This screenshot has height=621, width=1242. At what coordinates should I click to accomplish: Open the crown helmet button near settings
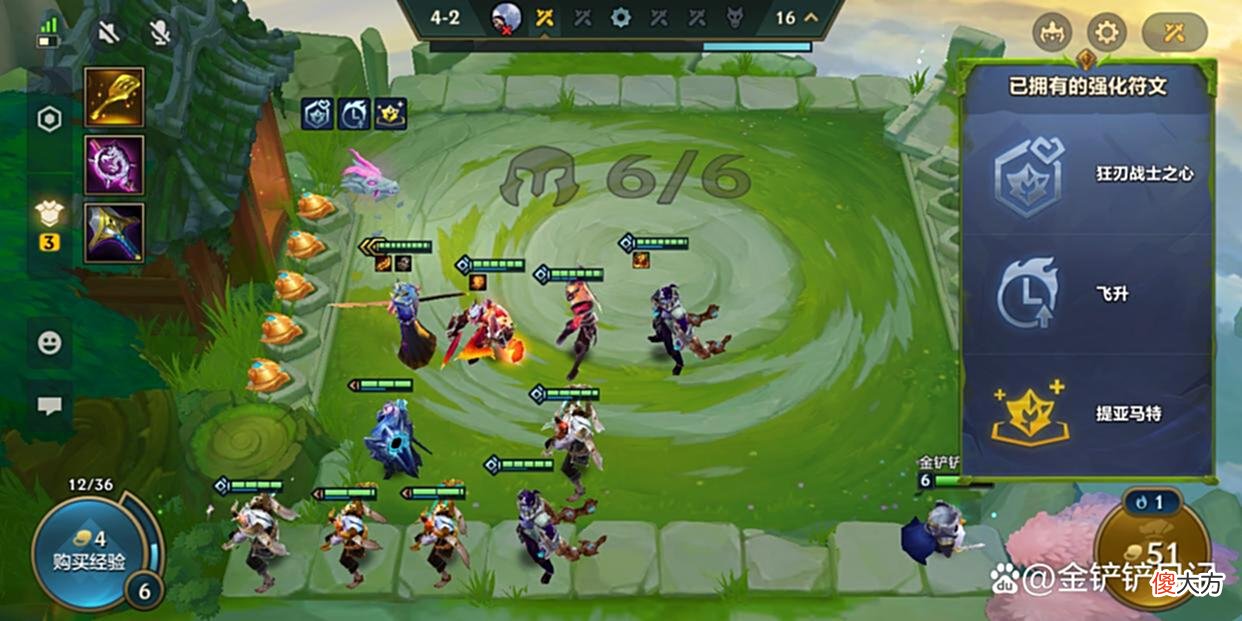[x=1050, y=33]
